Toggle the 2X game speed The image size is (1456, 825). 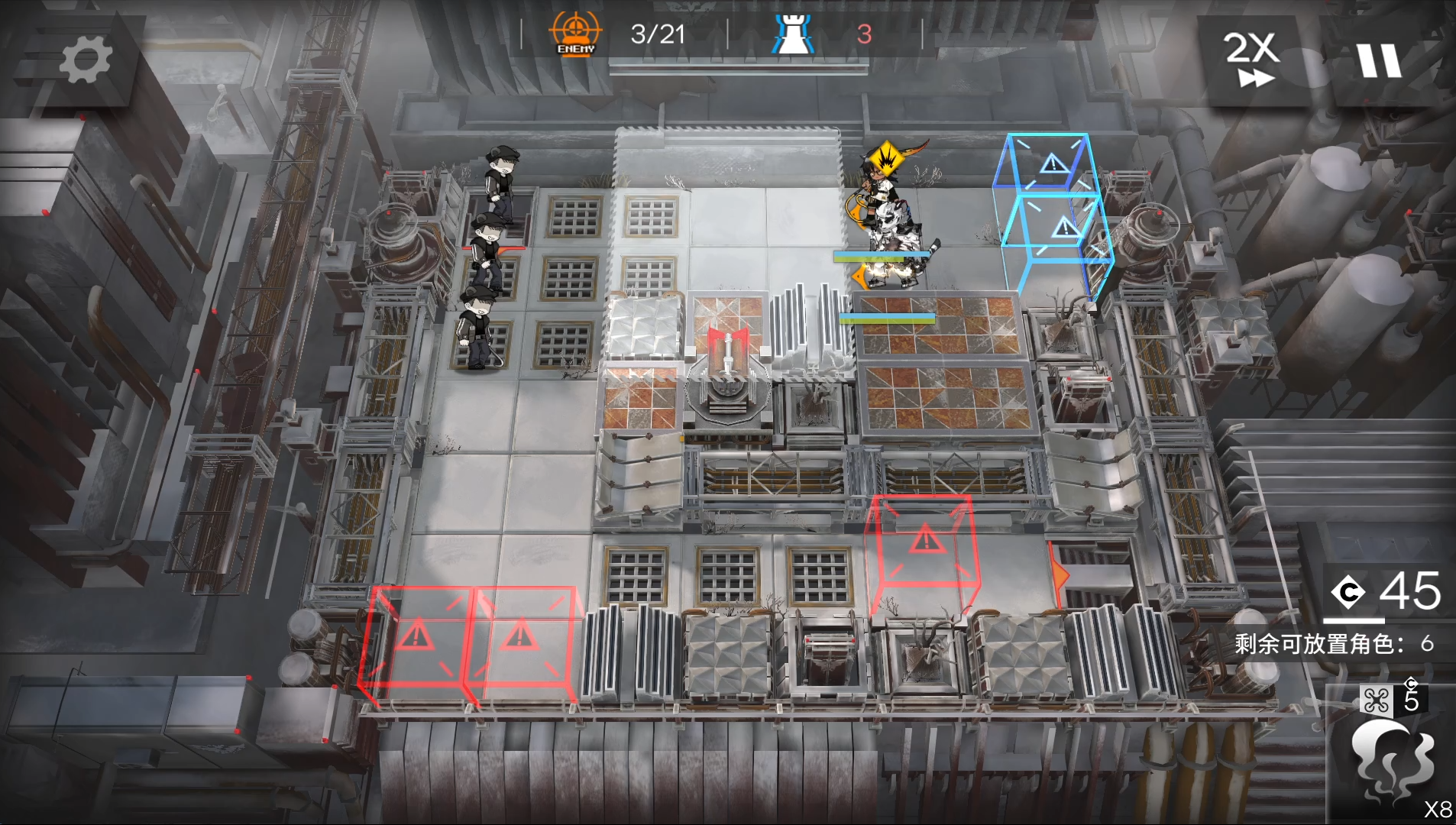point(1251,58)
